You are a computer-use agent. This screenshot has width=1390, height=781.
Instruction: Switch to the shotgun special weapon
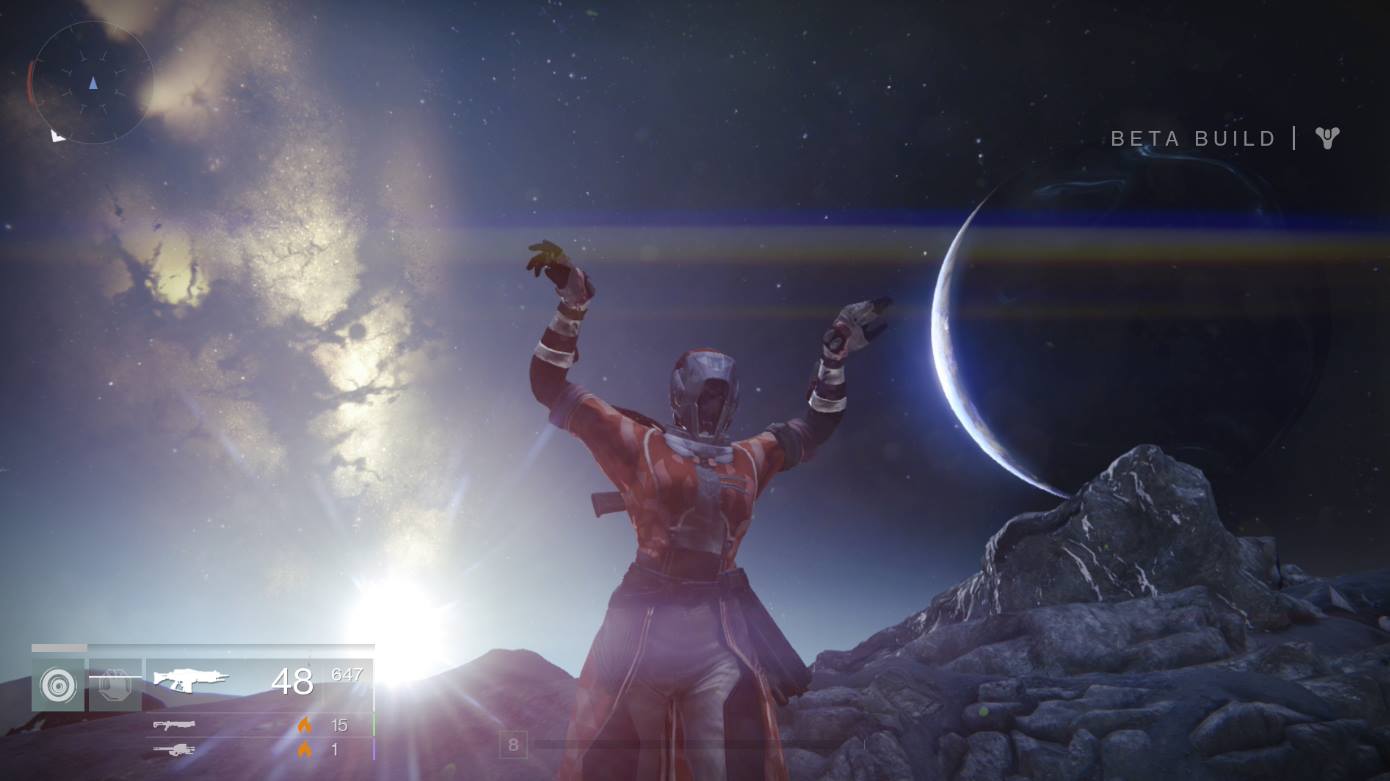pyautogui.click(x=174, y=725)
